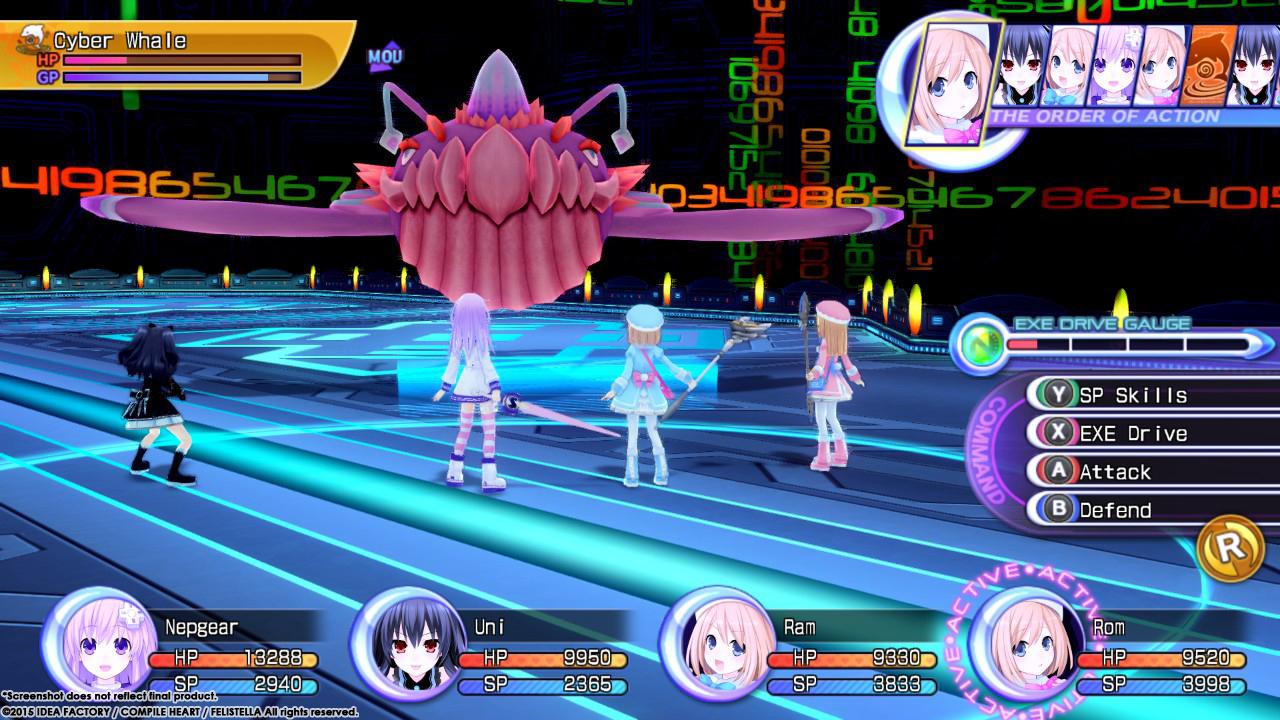
Task: Click the COMMAND menu label icon
Action: click(990, 450)
